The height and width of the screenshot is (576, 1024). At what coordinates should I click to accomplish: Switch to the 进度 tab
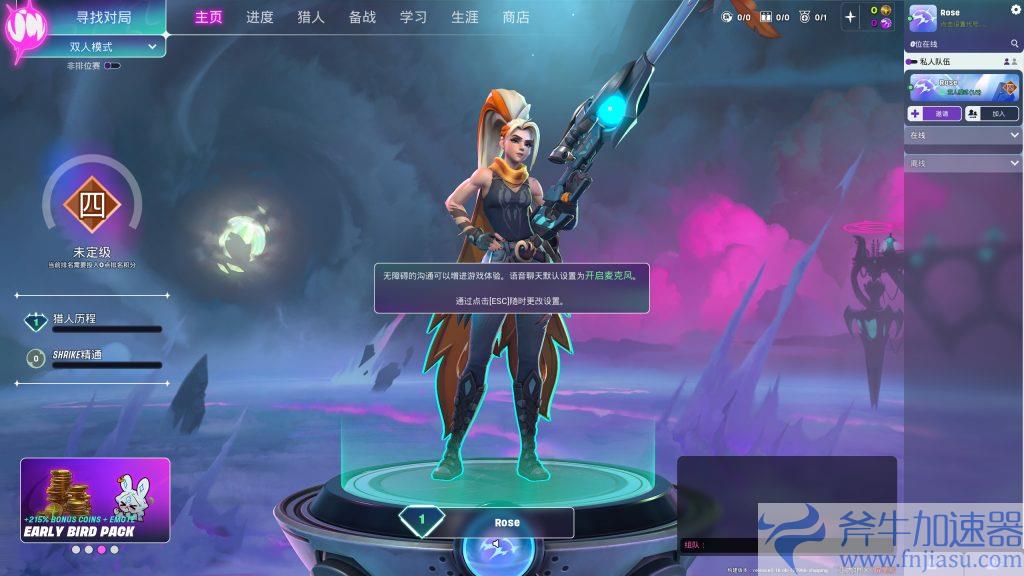[260, 17]
